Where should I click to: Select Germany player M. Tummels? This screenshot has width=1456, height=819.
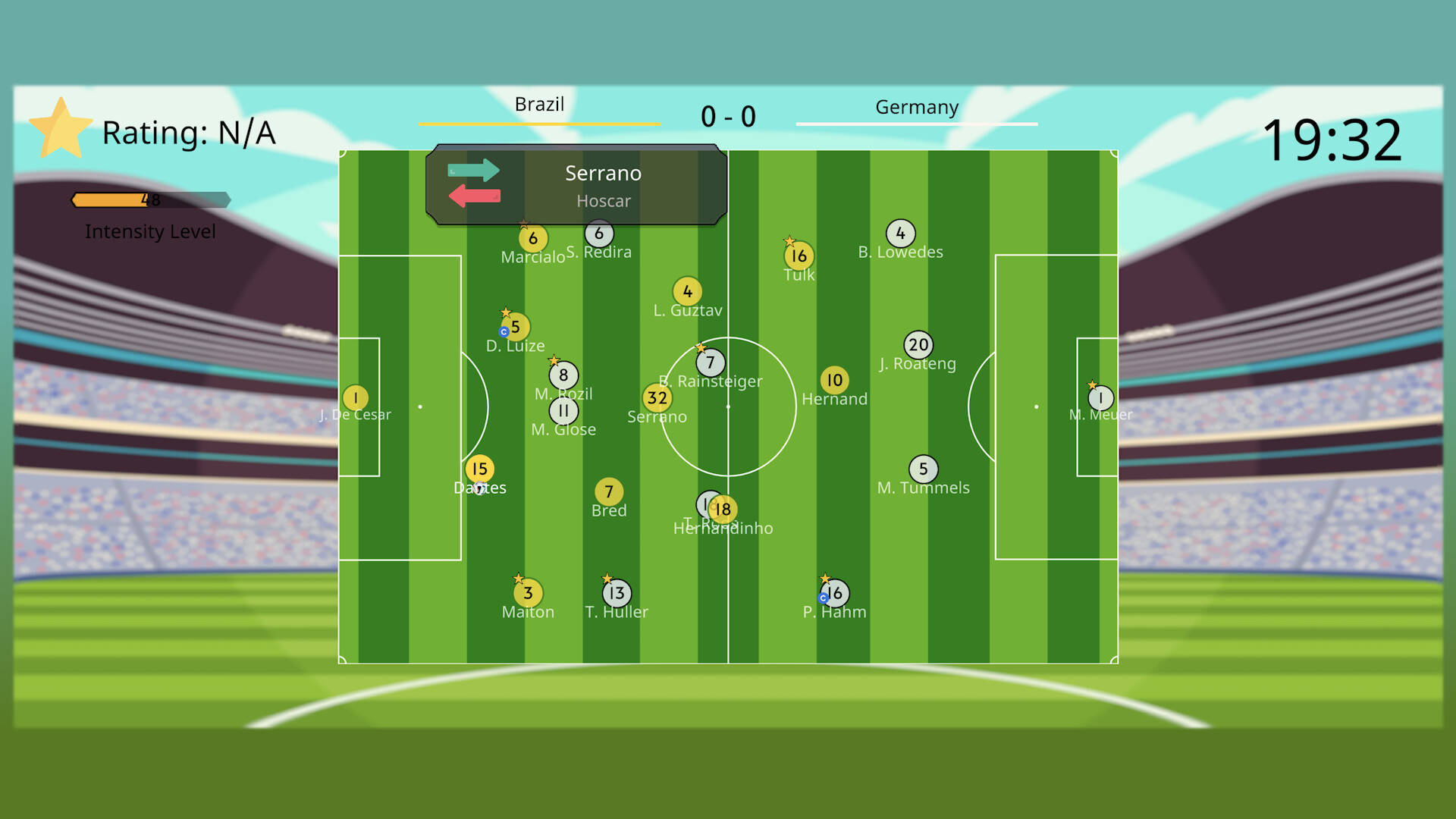[923, 469]
